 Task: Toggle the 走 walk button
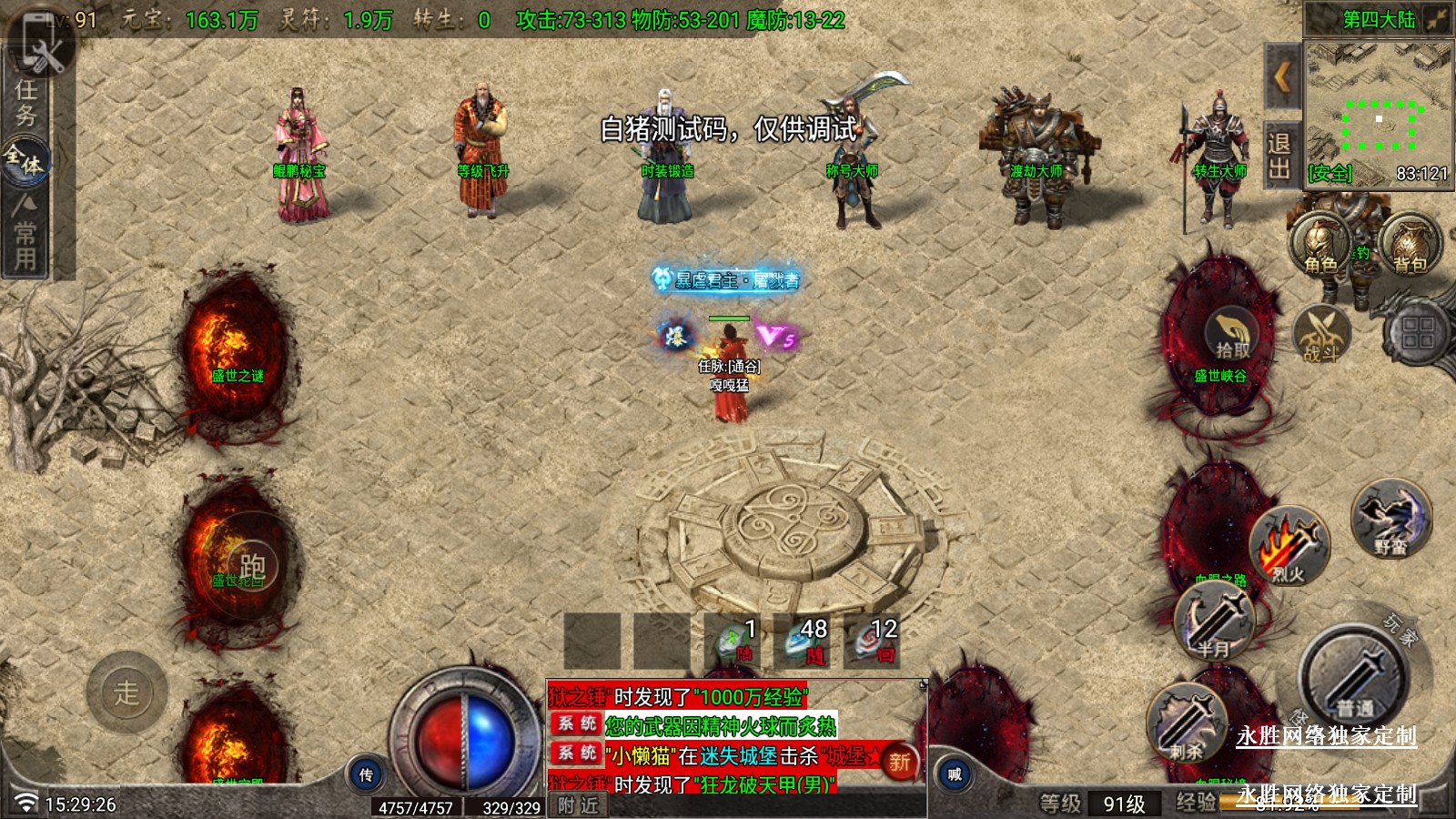[126, 693]
